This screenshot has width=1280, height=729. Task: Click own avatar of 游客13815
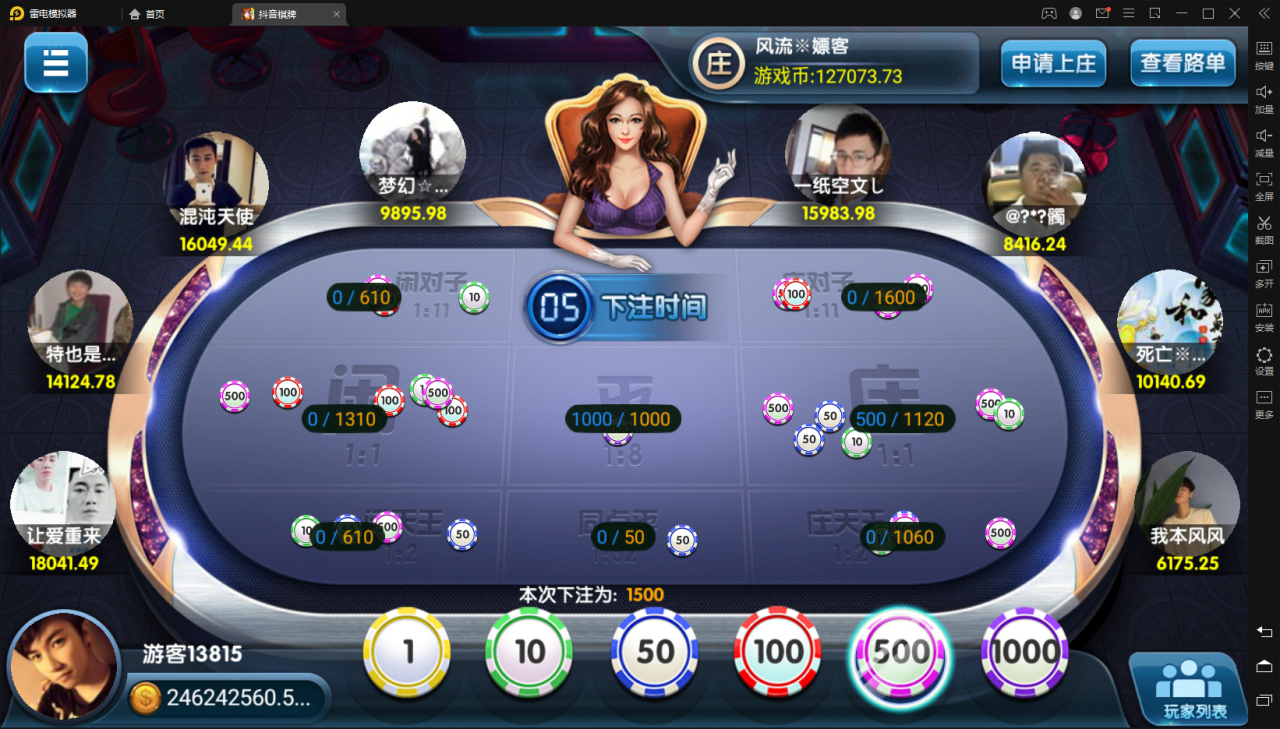[x=65, y=666]
